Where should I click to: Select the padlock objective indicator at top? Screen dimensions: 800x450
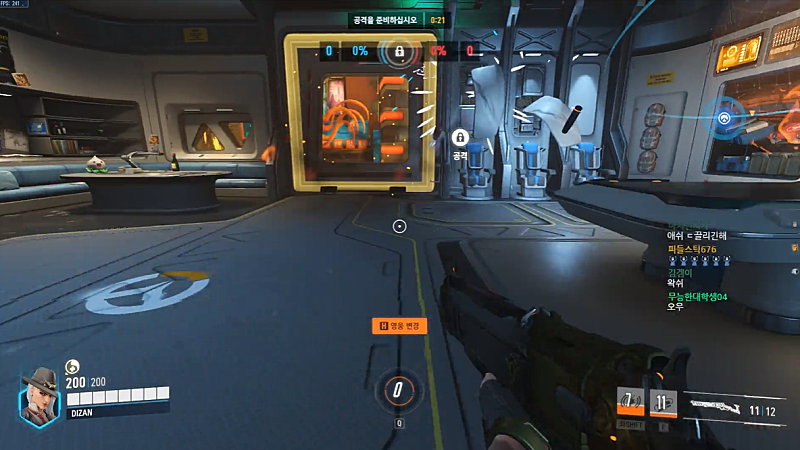coord(399,50)
